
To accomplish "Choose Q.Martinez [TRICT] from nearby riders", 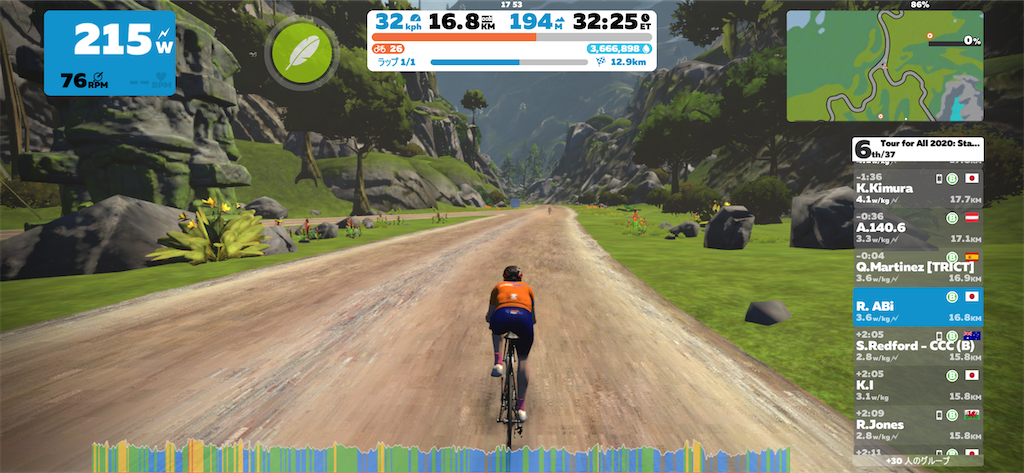I will pyautogui.click(x=917, y=266).
